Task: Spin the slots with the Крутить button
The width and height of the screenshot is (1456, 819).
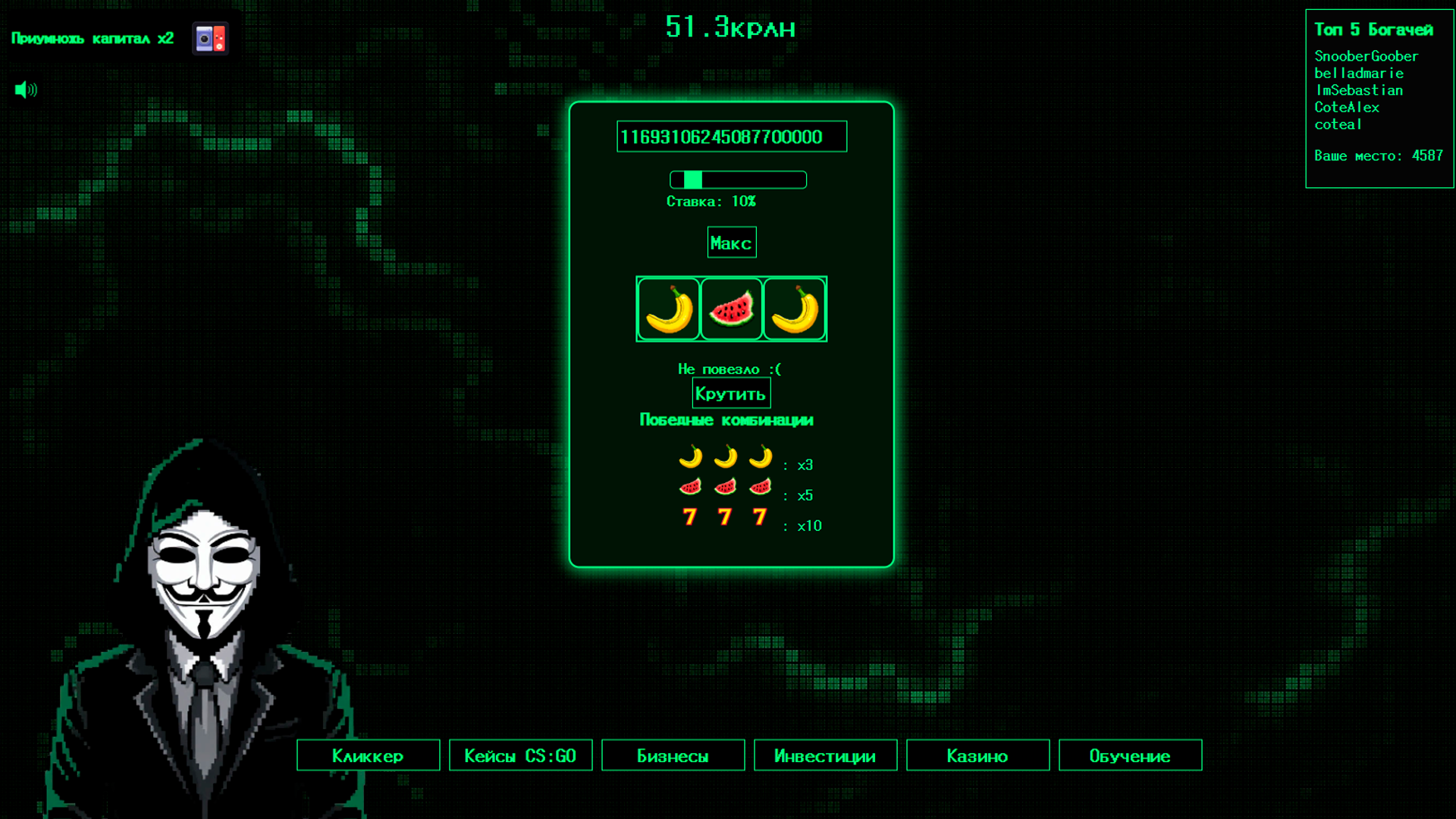Action: (730, 393)
